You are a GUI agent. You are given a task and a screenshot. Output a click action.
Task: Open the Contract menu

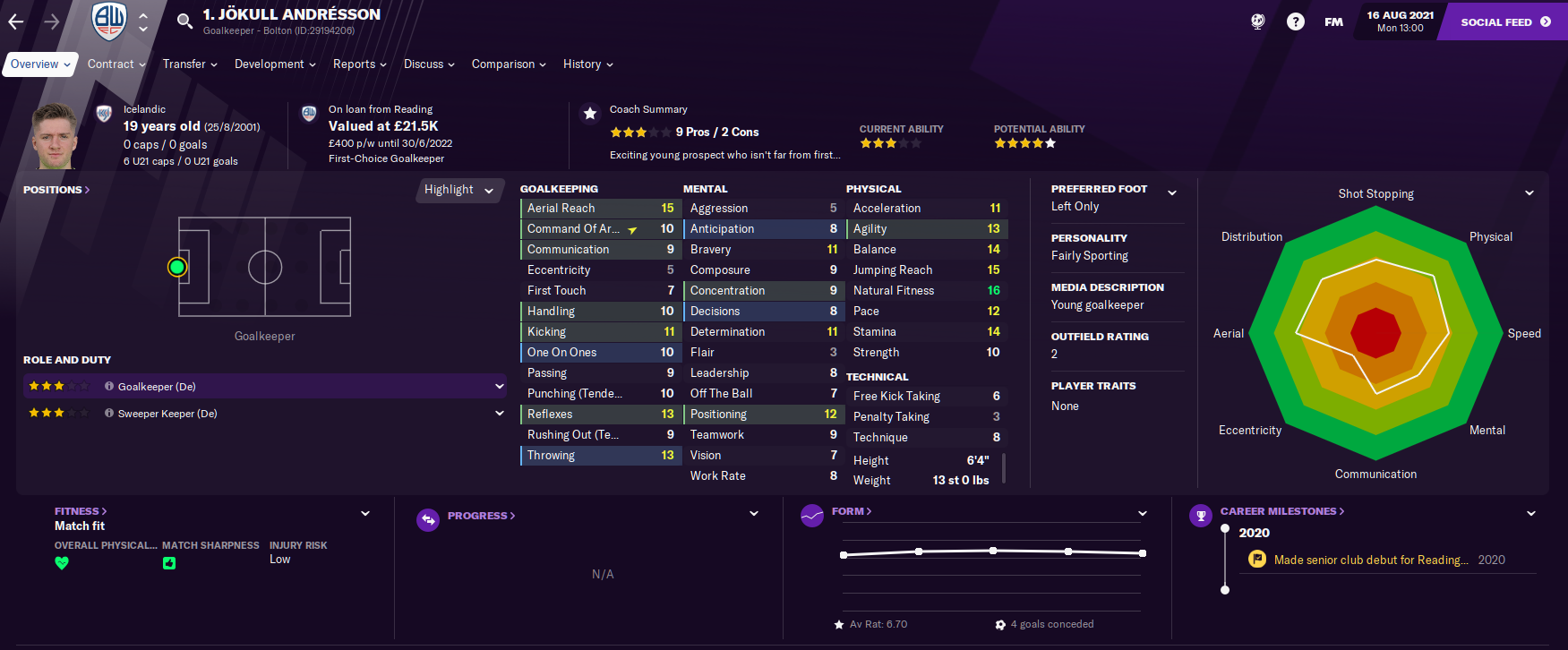coord(116,64)
